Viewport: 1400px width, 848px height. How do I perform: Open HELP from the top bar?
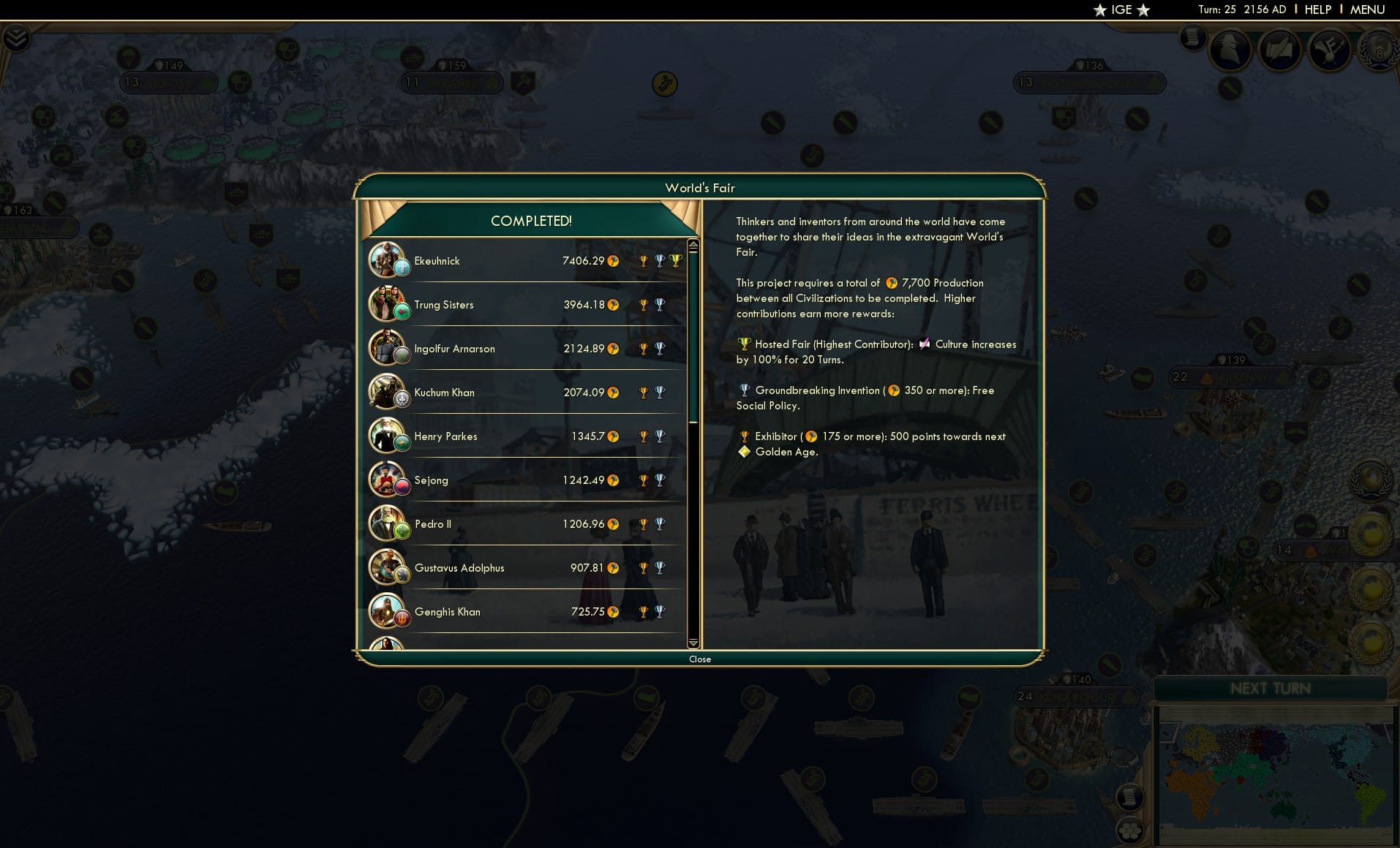point(1317,10)
